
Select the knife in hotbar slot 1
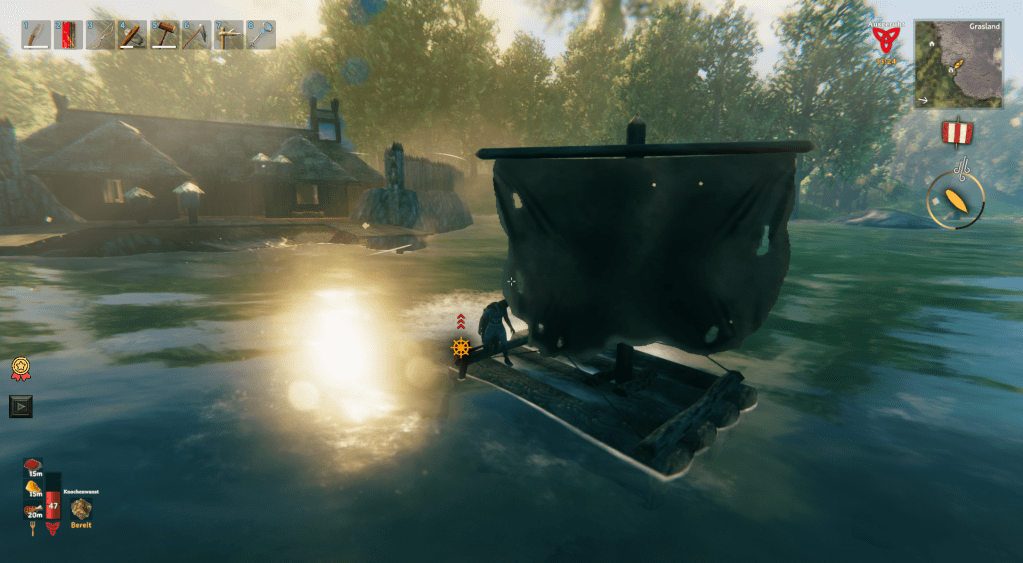[36, 35]
